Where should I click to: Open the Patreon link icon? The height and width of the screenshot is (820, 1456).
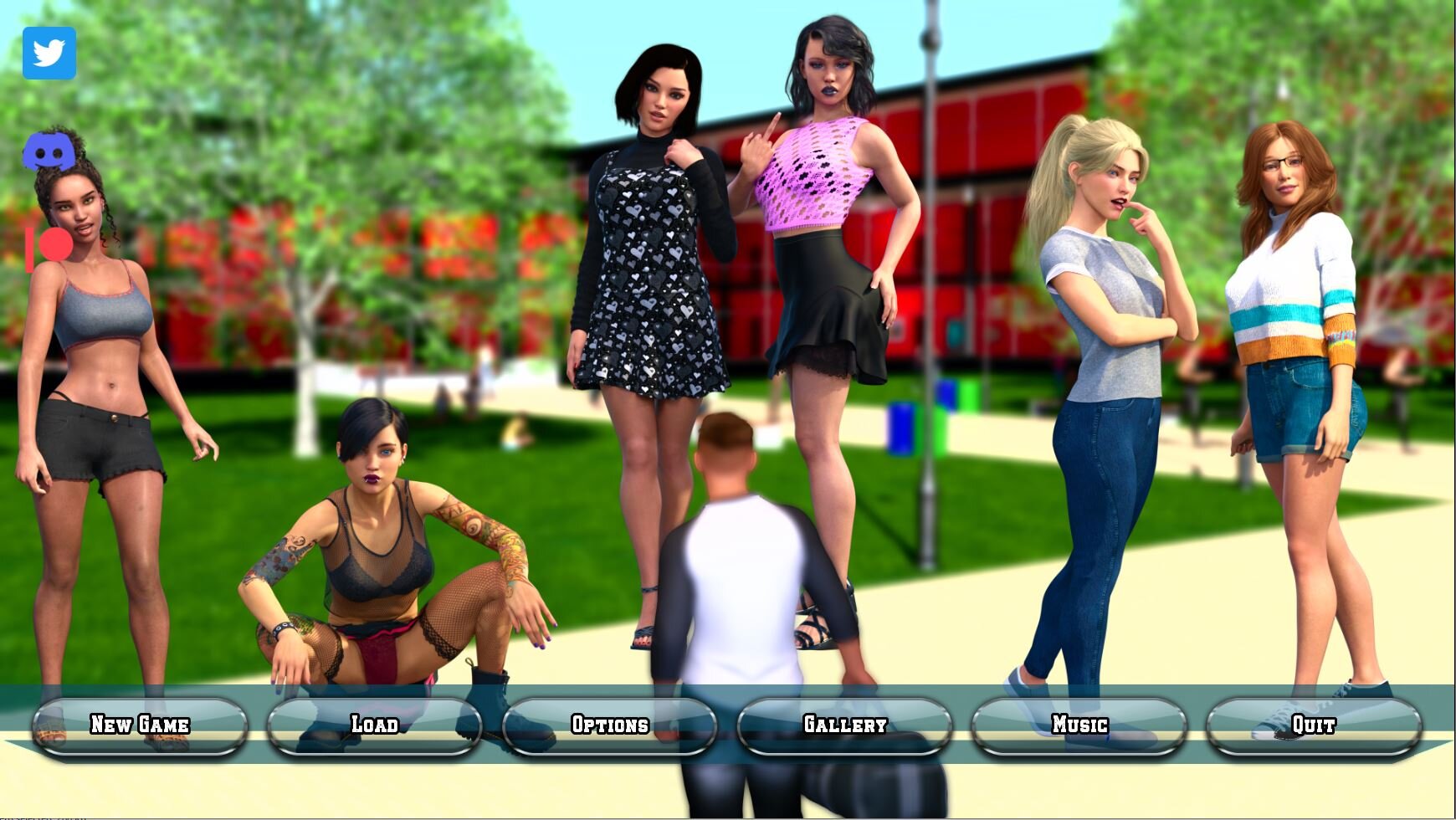(49, 248)
